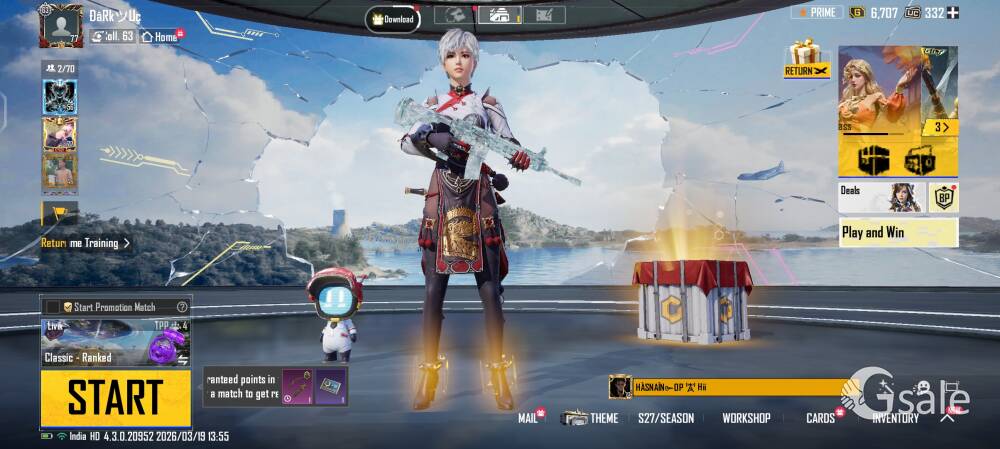Open the PRIME subscription badge
1000x449 pixels.
[x=816, y=13]
